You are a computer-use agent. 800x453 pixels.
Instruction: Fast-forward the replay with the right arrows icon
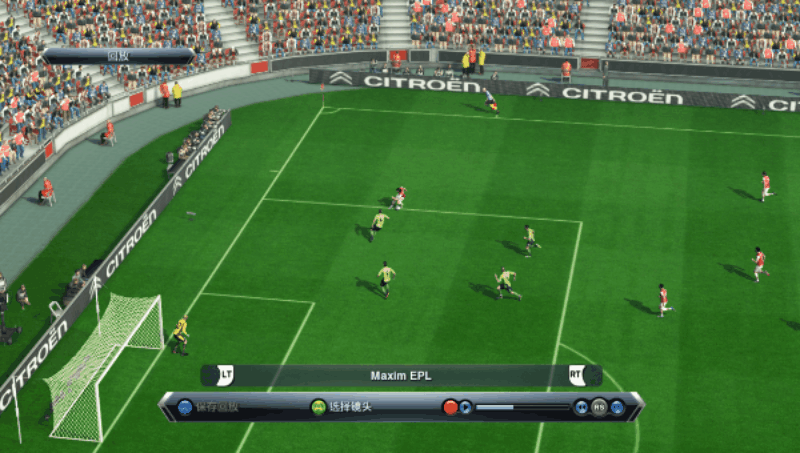(x=617, y=407)
